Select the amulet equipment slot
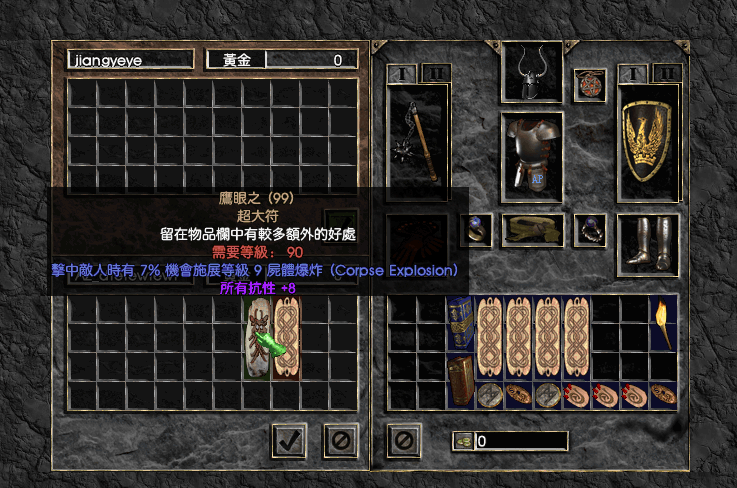 coord(588,84)
